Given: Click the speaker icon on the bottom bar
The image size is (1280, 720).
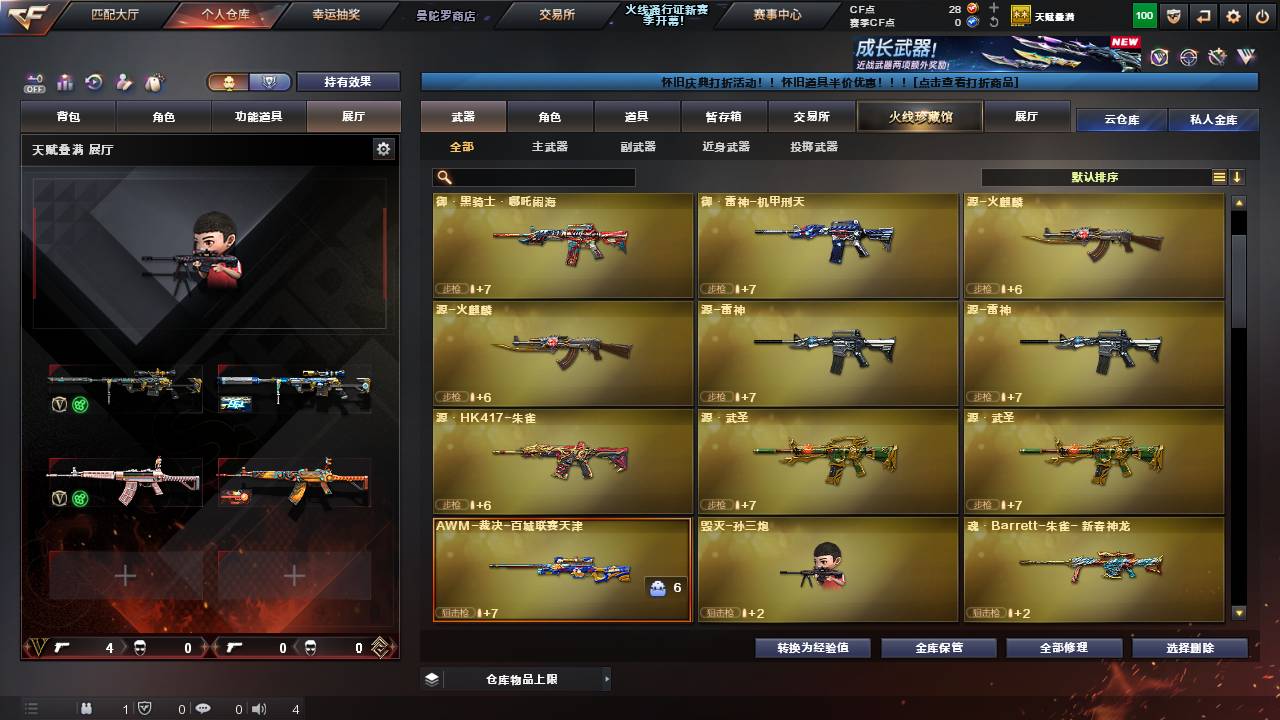Looking at the screenshot, I should tap(259, 710).
